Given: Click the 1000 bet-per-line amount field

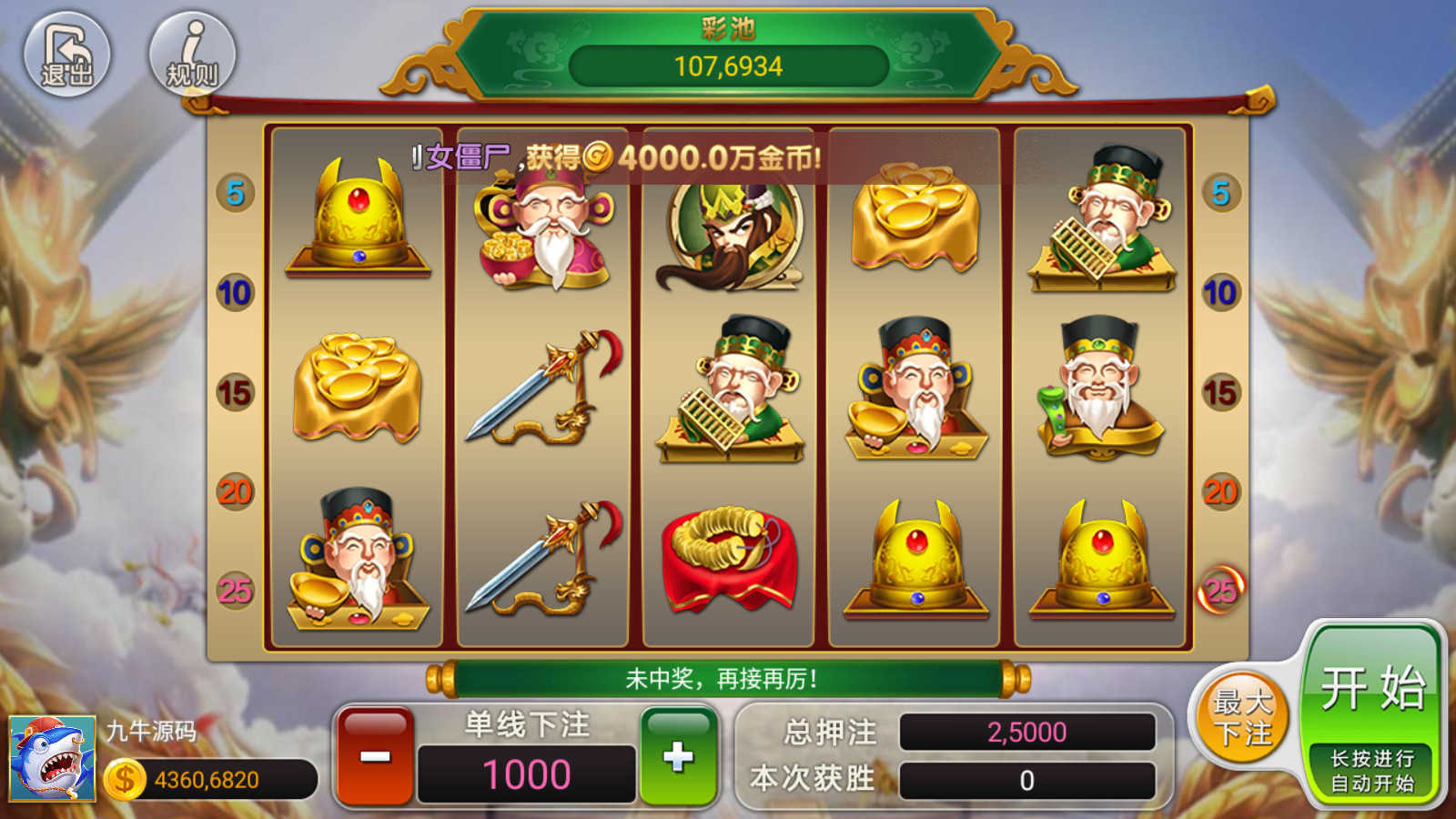Looking at the screenshot, I should coord(526,773).
